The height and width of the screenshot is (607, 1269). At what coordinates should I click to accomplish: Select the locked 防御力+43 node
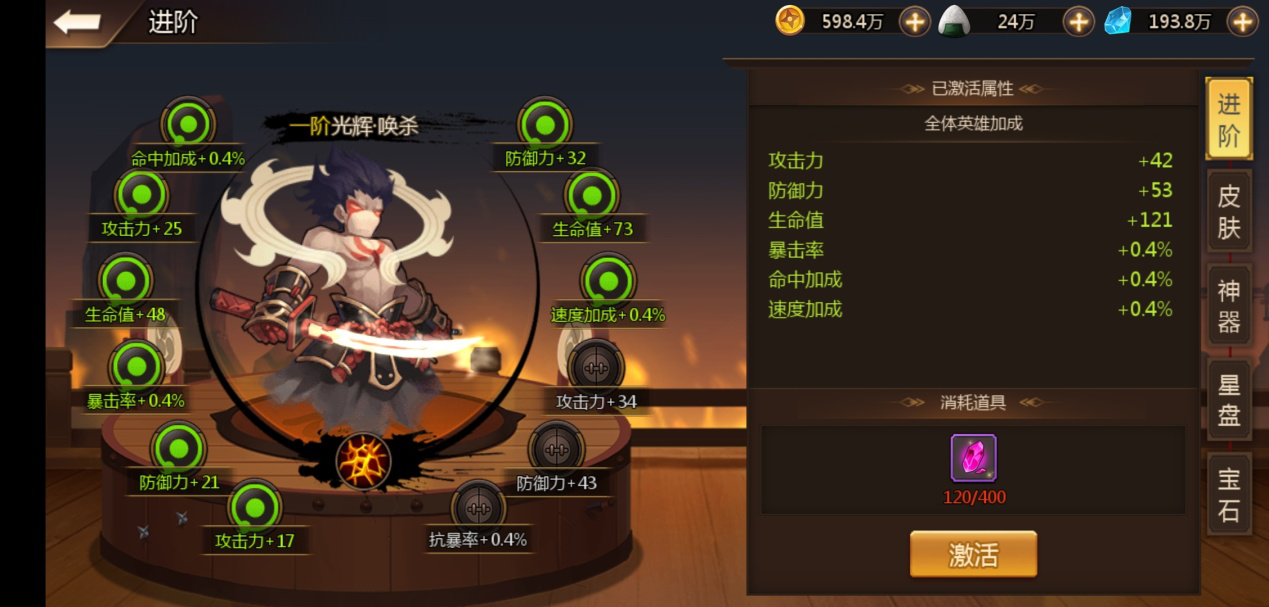[x=556, y=449]
